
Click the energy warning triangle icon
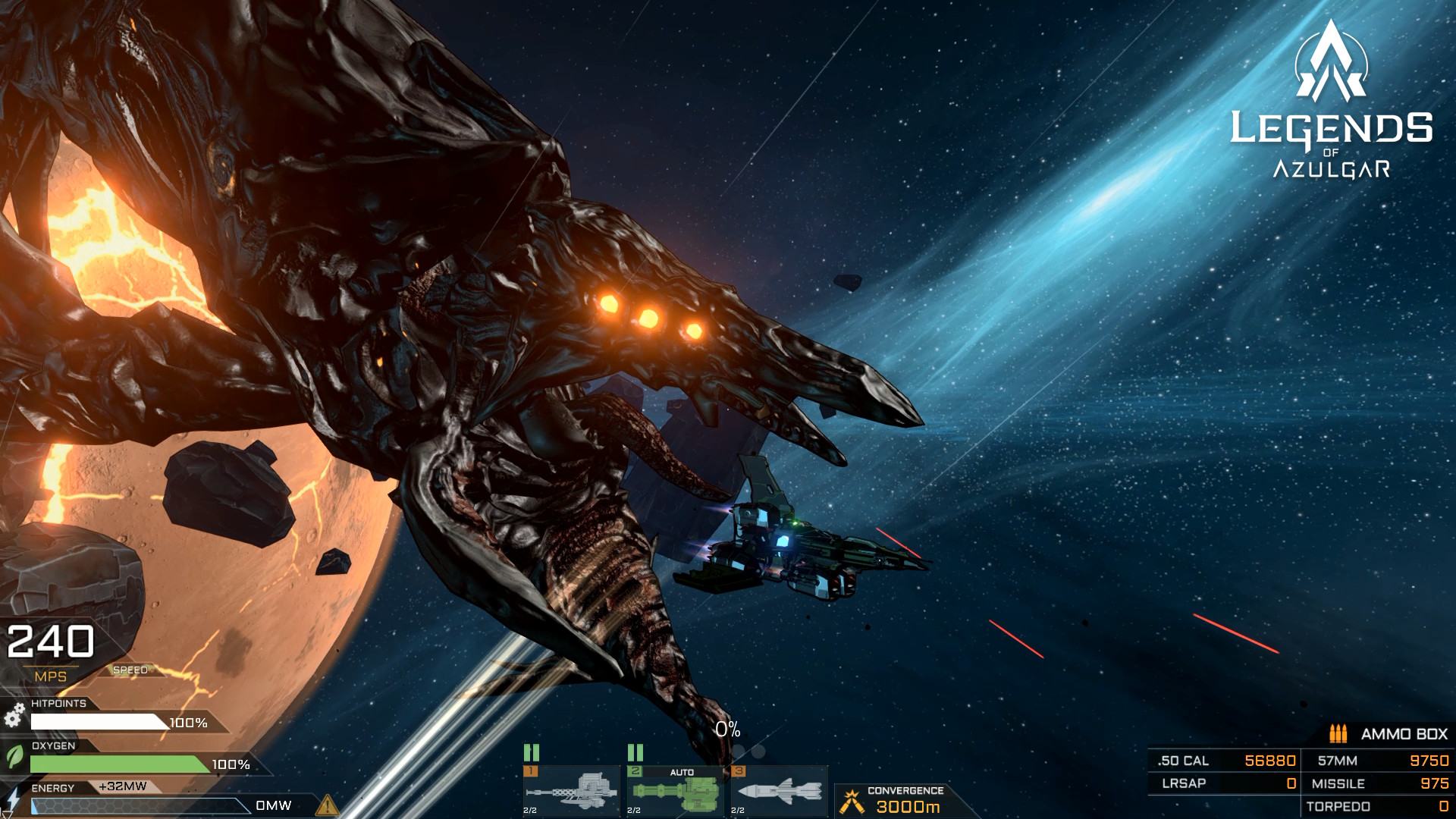pos(328,804)
